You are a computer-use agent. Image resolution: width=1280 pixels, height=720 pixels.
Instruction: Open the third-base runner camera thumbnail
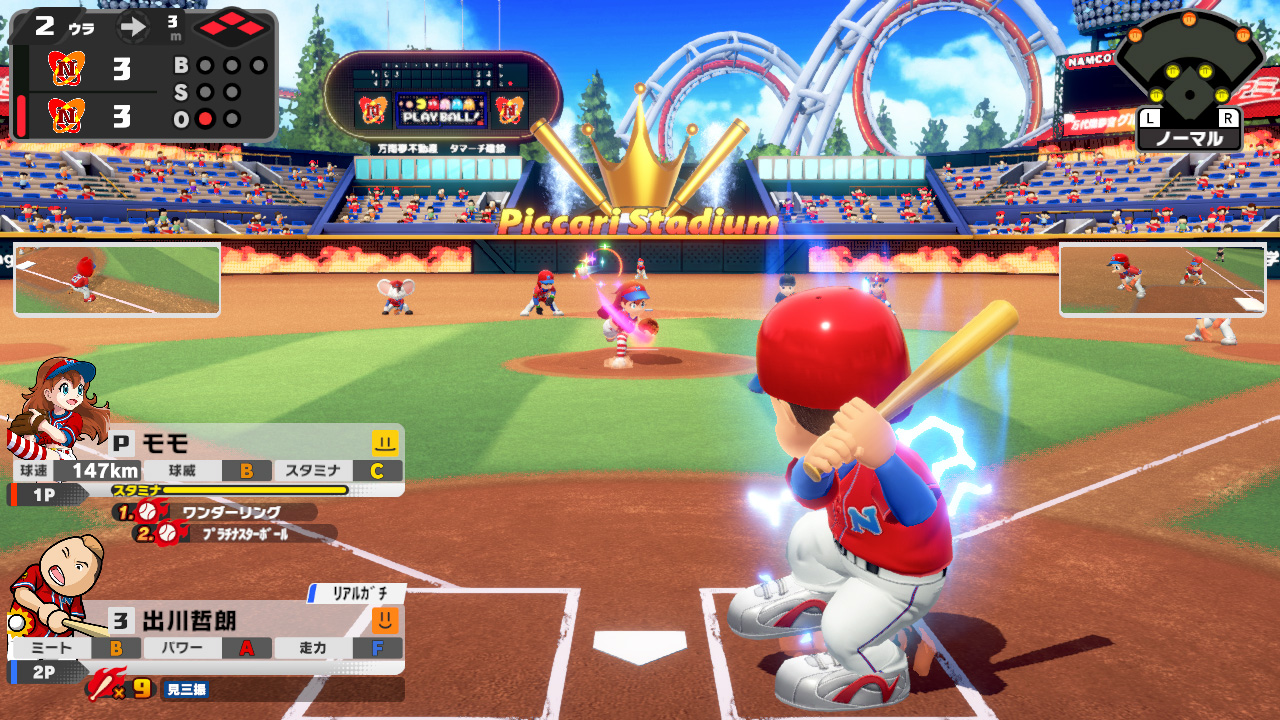pos(117,280)
